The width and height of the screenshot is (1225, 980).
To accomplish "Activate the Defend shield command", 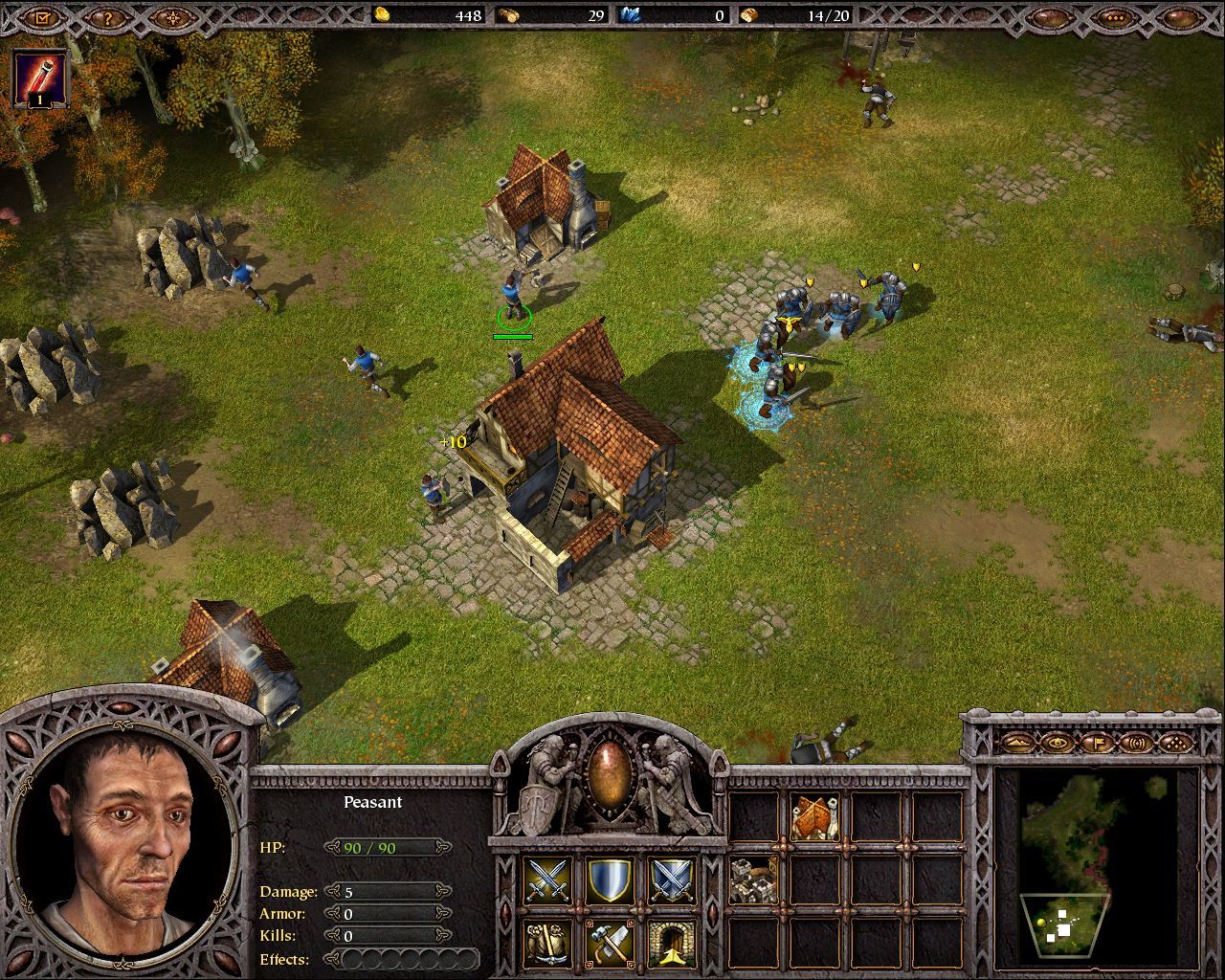I will point(611,880).
